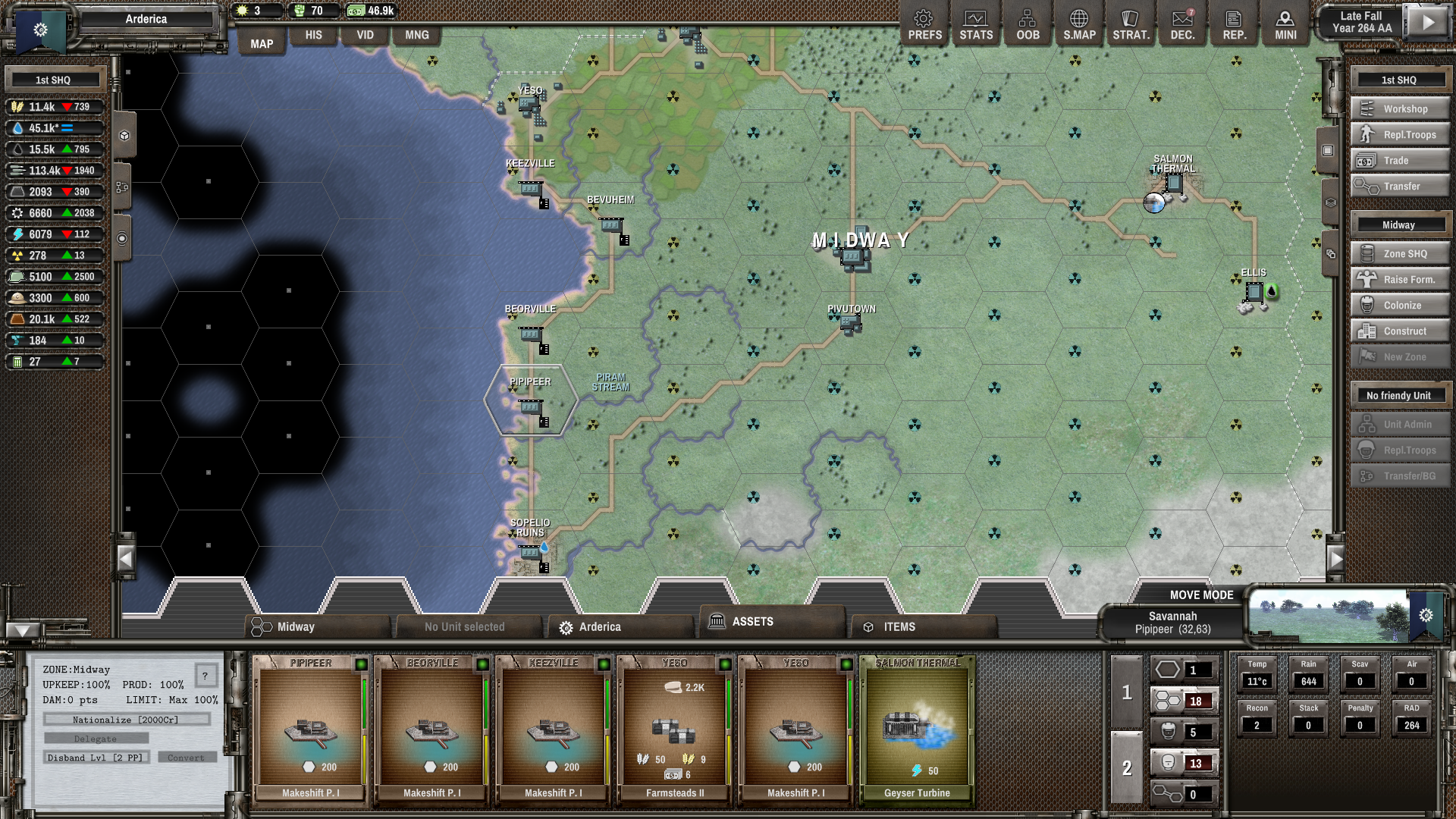This screenshot has height=819, width=1456.
Task: Open the ITEMS tab
Action: (899, 627)
